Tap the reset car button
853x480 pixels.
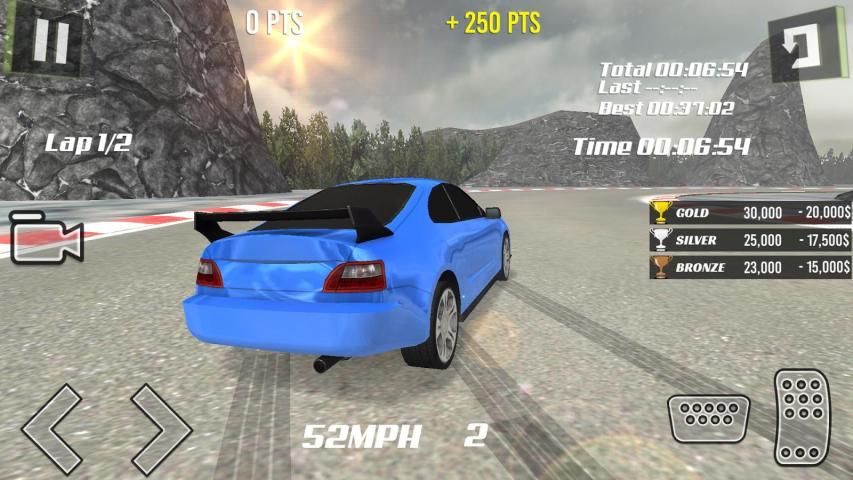pyautogui.click(x=805, y=43)
